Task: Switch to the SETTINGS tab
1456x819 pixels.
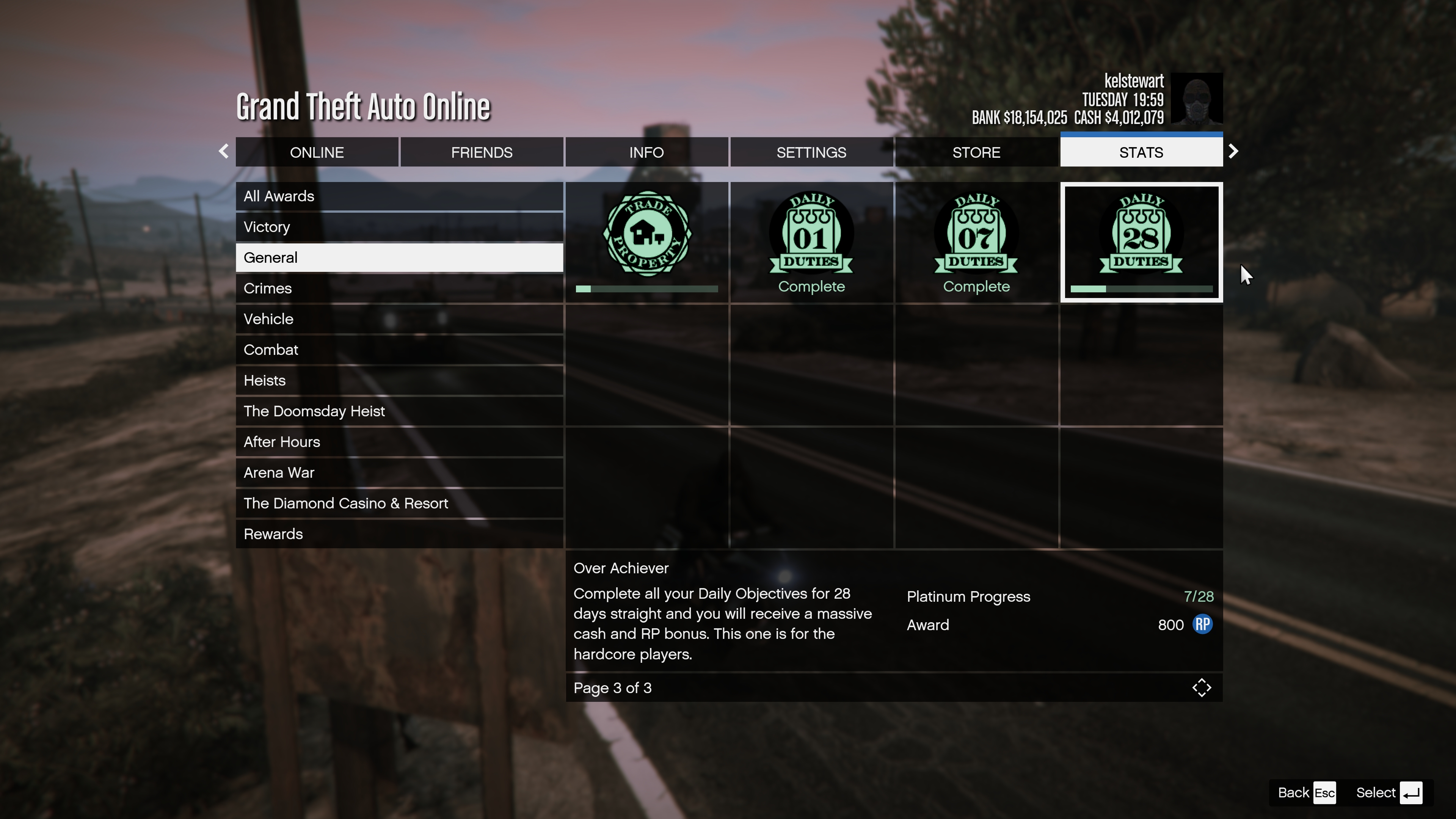Action: (x=811, y=152)
